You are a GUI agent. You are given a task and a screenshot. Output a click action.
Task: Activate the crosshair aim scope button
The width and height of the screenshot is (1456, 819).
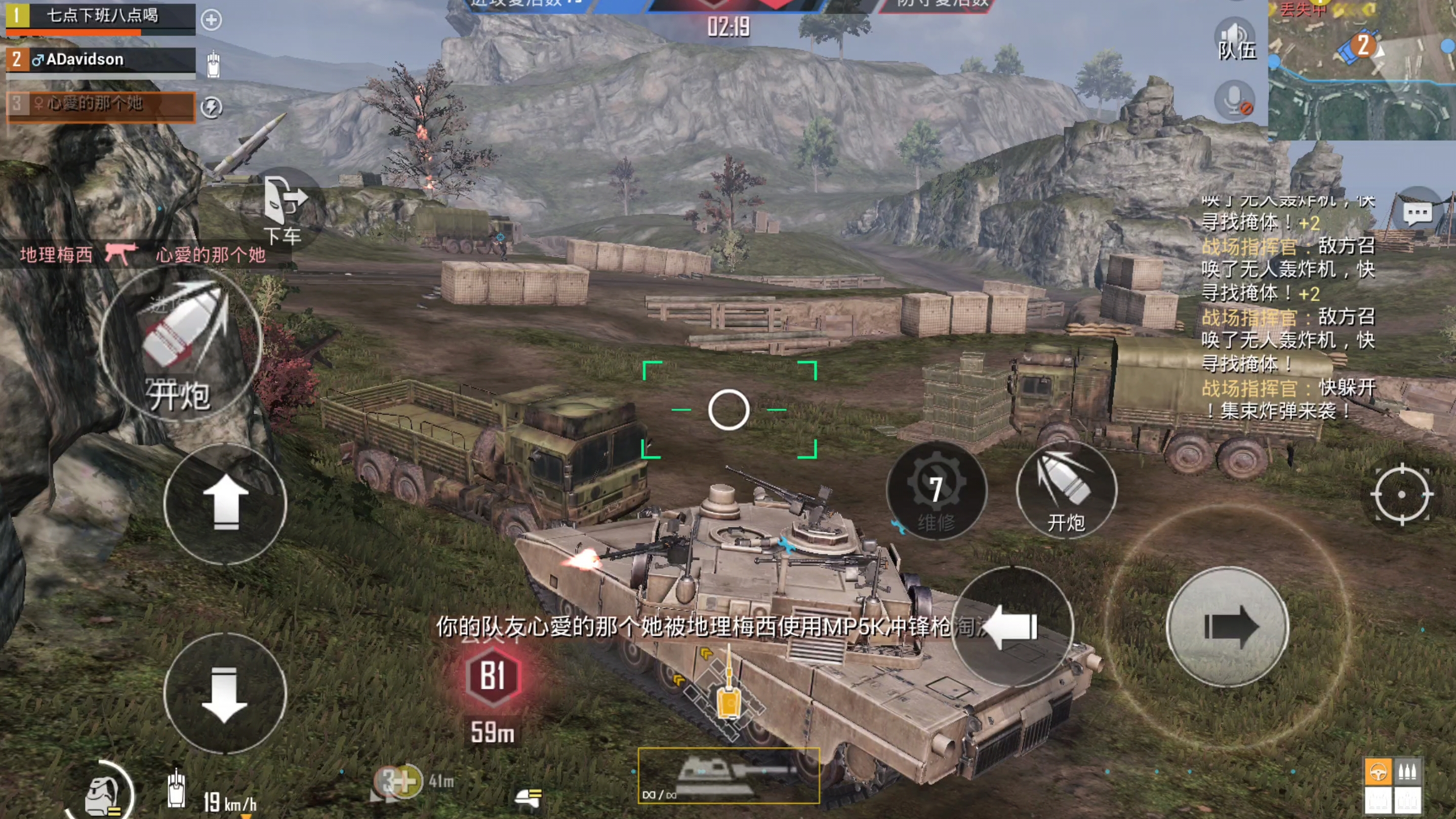pos(1401,494)
